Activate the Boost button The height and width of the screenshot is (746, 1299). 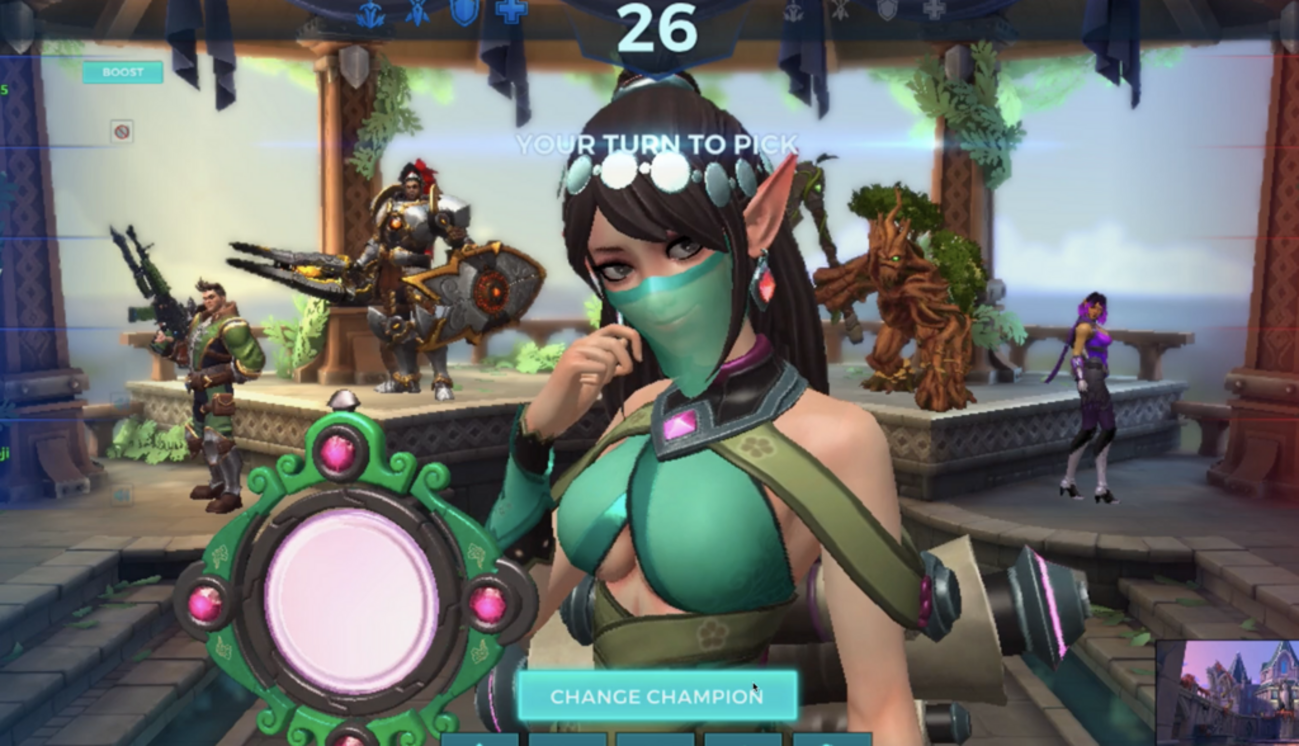pos(122,72)
